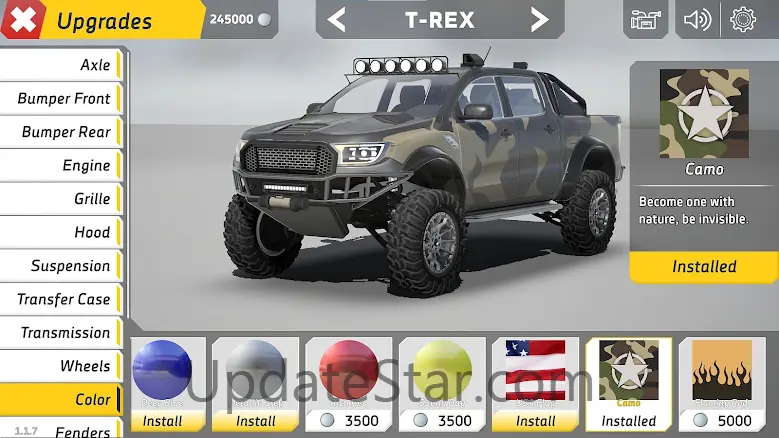
Task: Toggle the sound speaker icon
Action: 697,19
